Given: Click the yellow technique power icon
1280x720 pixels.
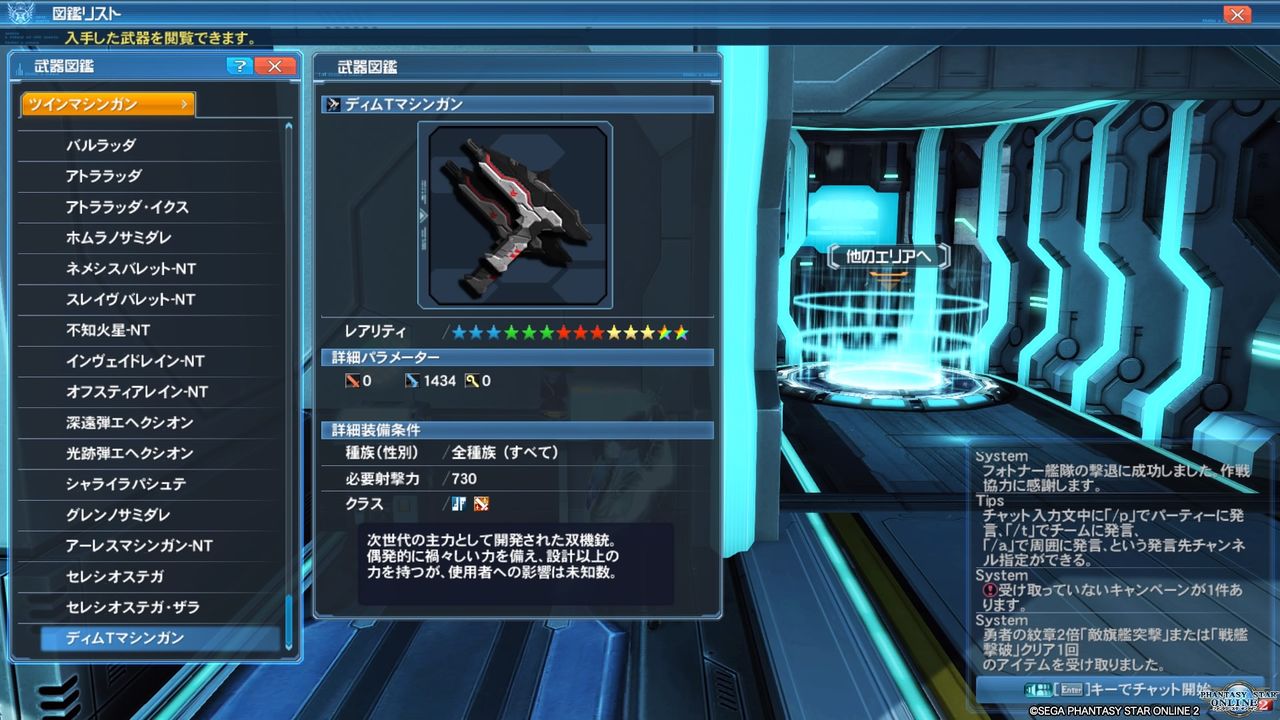Looking at the screenshot, I should click(469, 381).
